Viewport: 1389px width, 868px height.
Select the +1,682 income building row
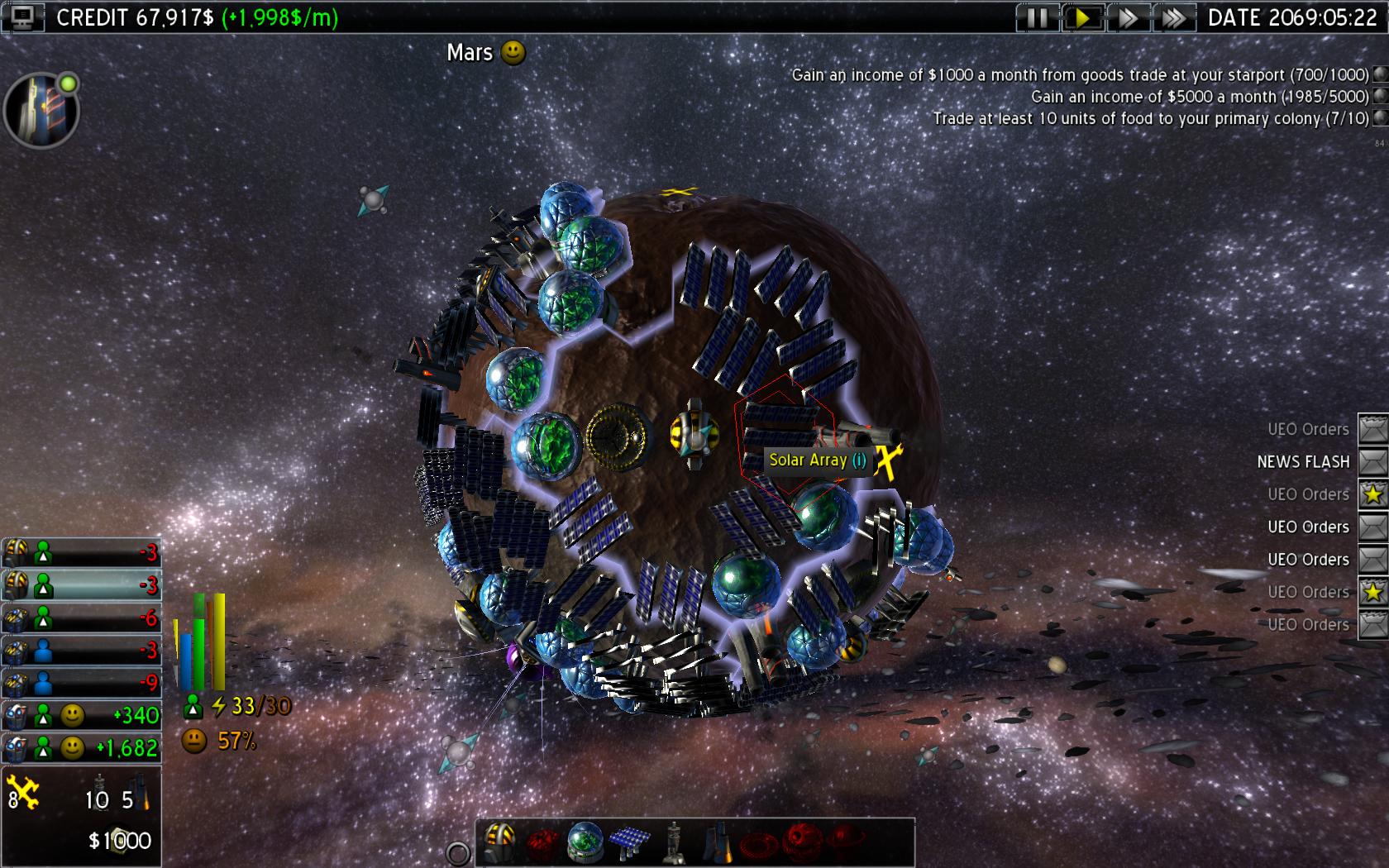pos(81,747)
